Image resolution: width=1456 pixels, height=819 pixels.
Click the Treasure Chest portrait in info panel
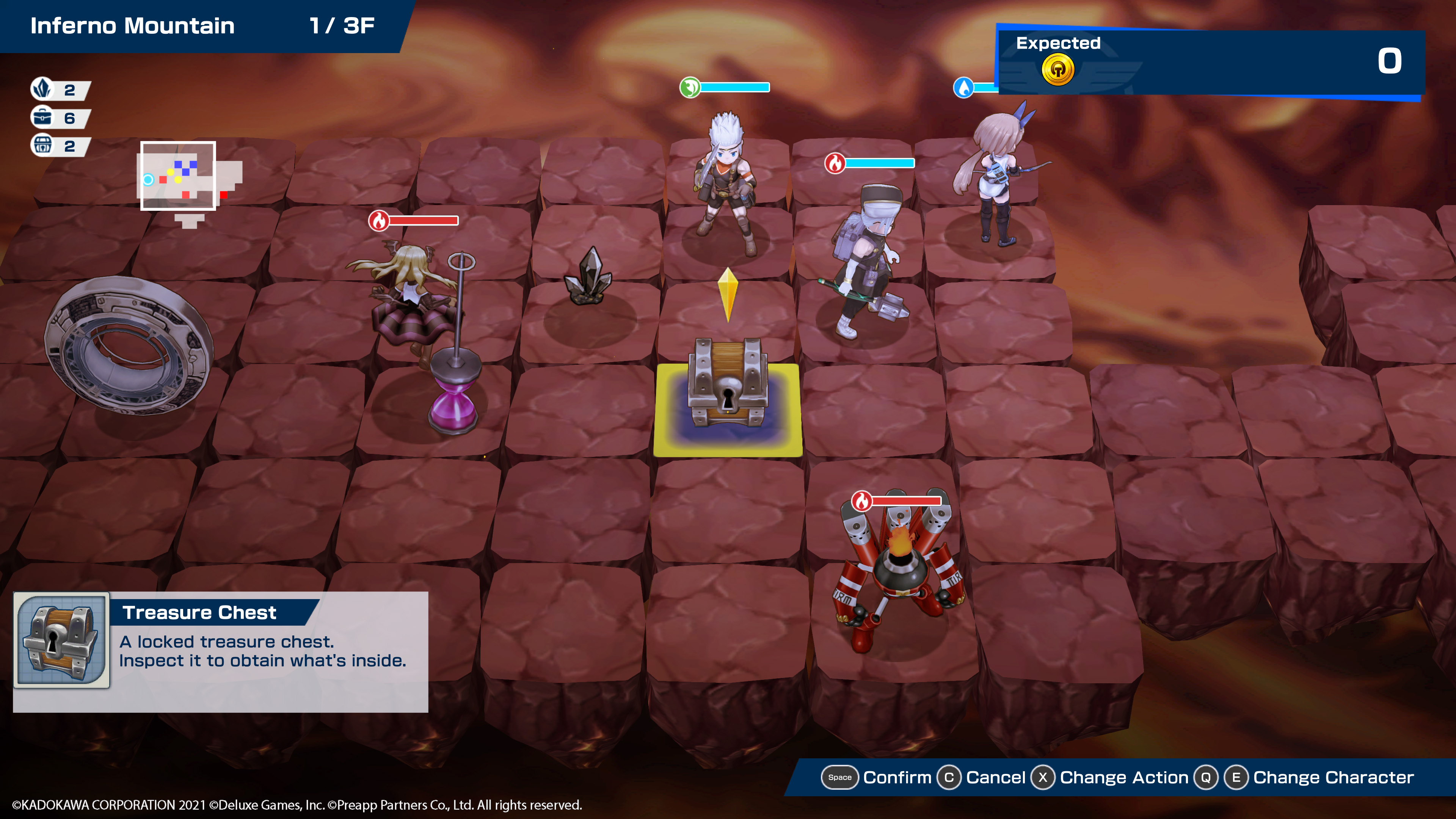tap(61, 639)
